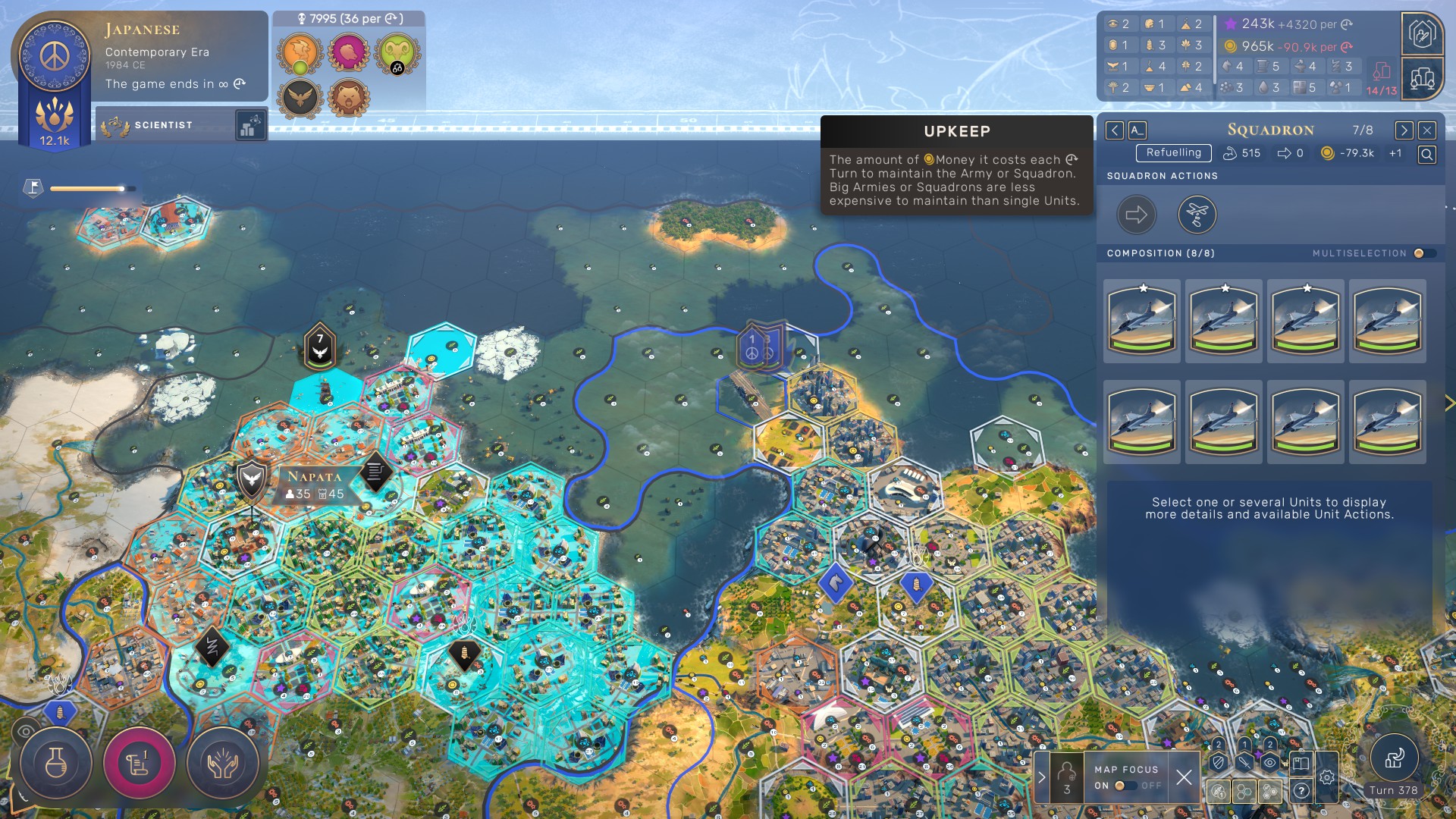Close the Squadron panel
Viewport: 1456px width, 819px height.
(1427, 130)
